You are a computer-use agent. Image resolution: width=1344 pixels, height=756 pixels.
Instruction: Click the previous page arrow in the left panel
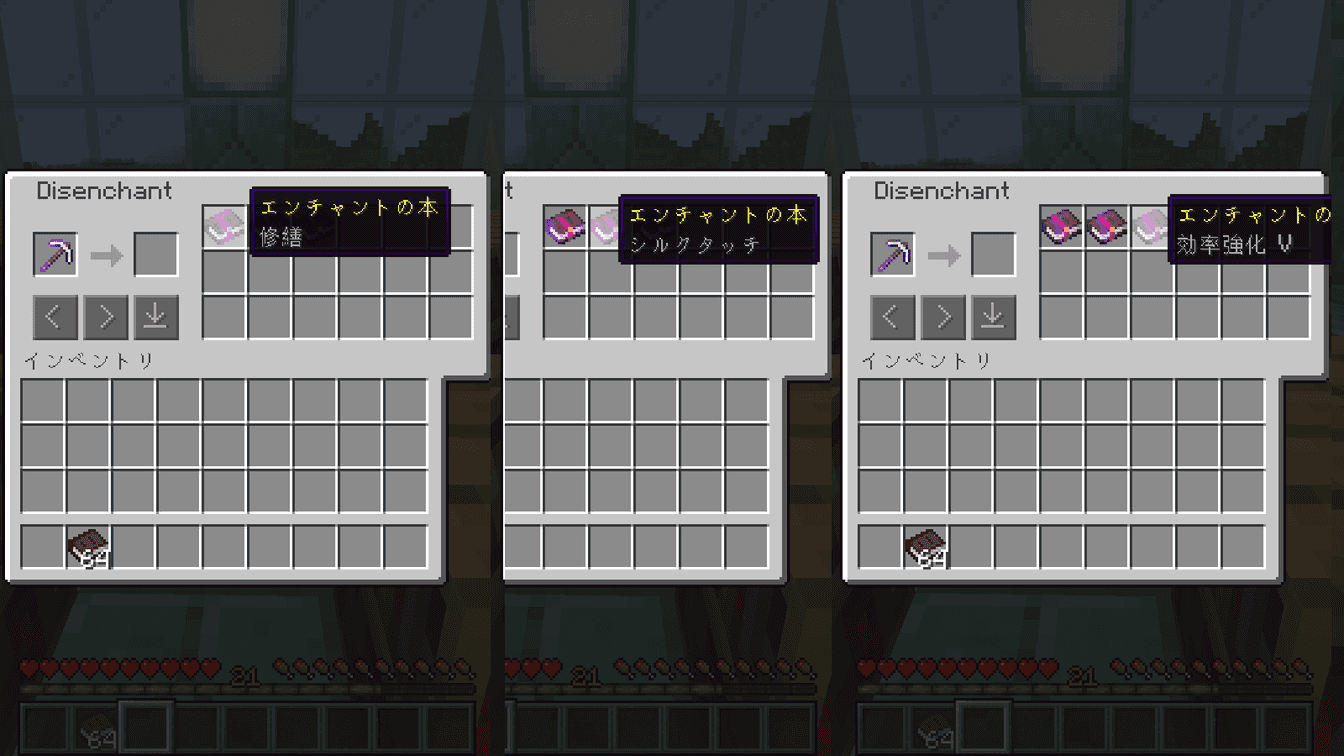[55, 317]
